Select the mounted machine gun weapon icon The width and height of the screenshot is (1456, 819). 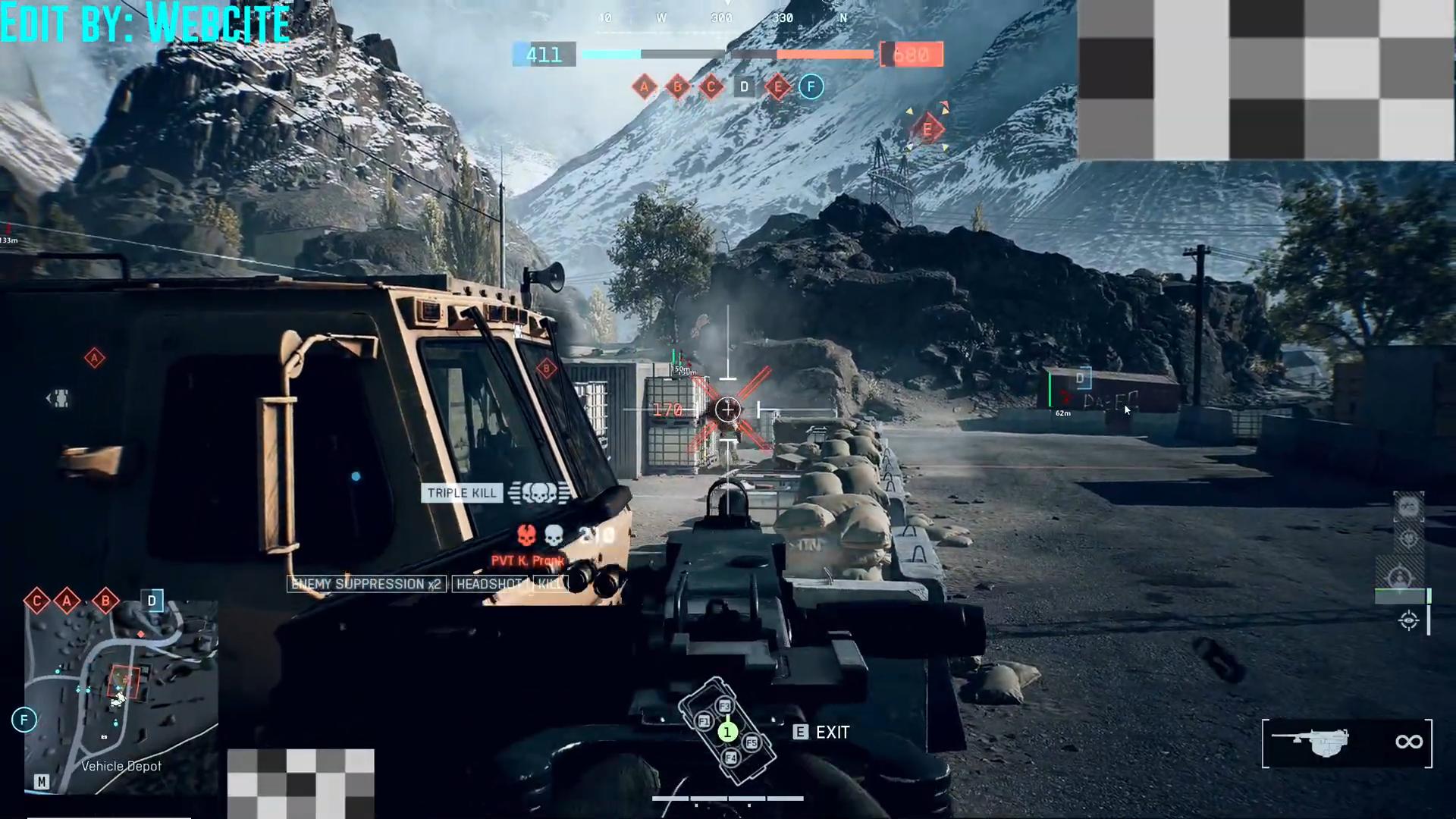[x=1310, y=742]
